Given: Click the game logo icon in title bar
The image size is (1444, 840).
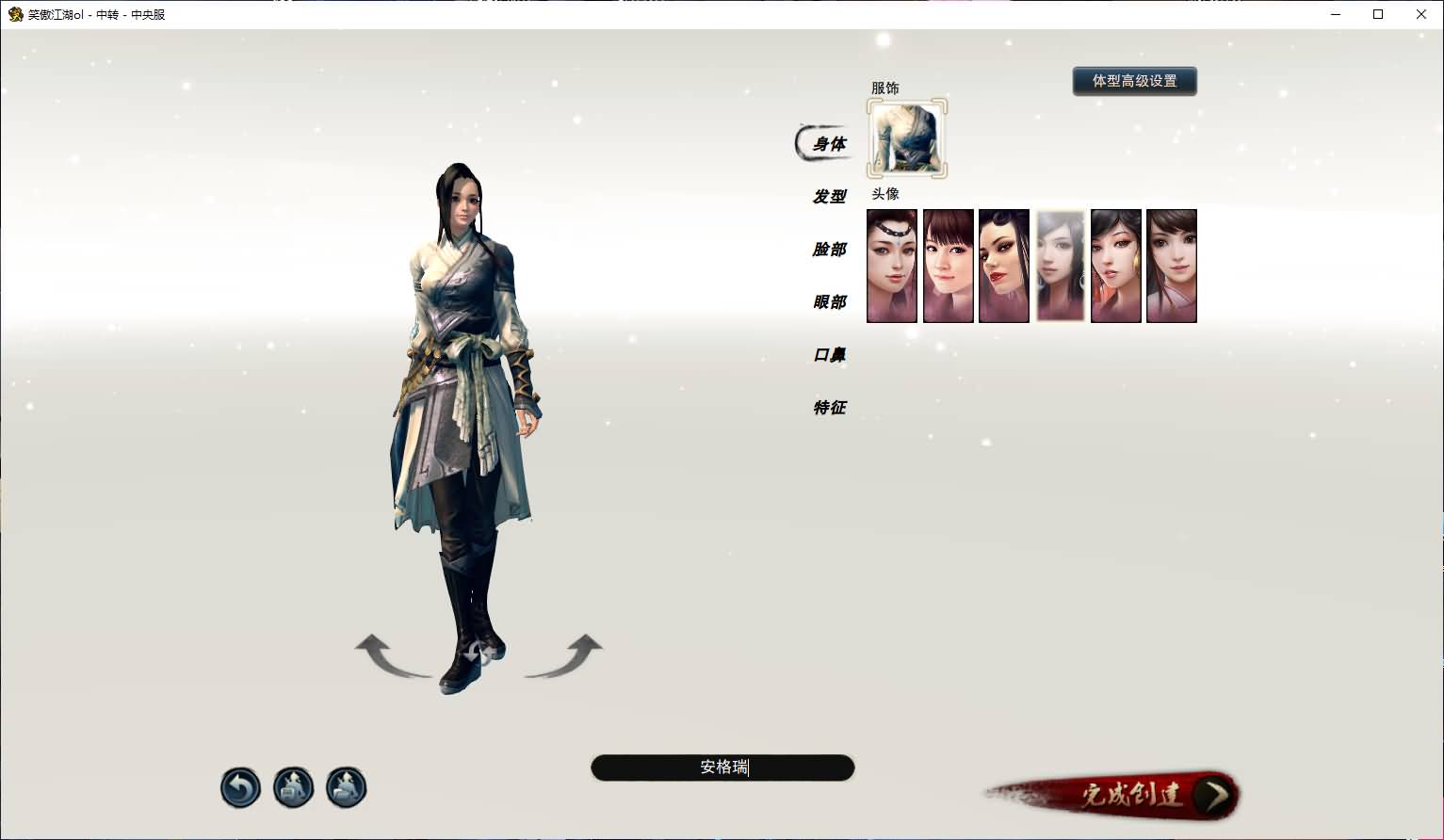Looking at the screenshot, I should pos(13,14).
